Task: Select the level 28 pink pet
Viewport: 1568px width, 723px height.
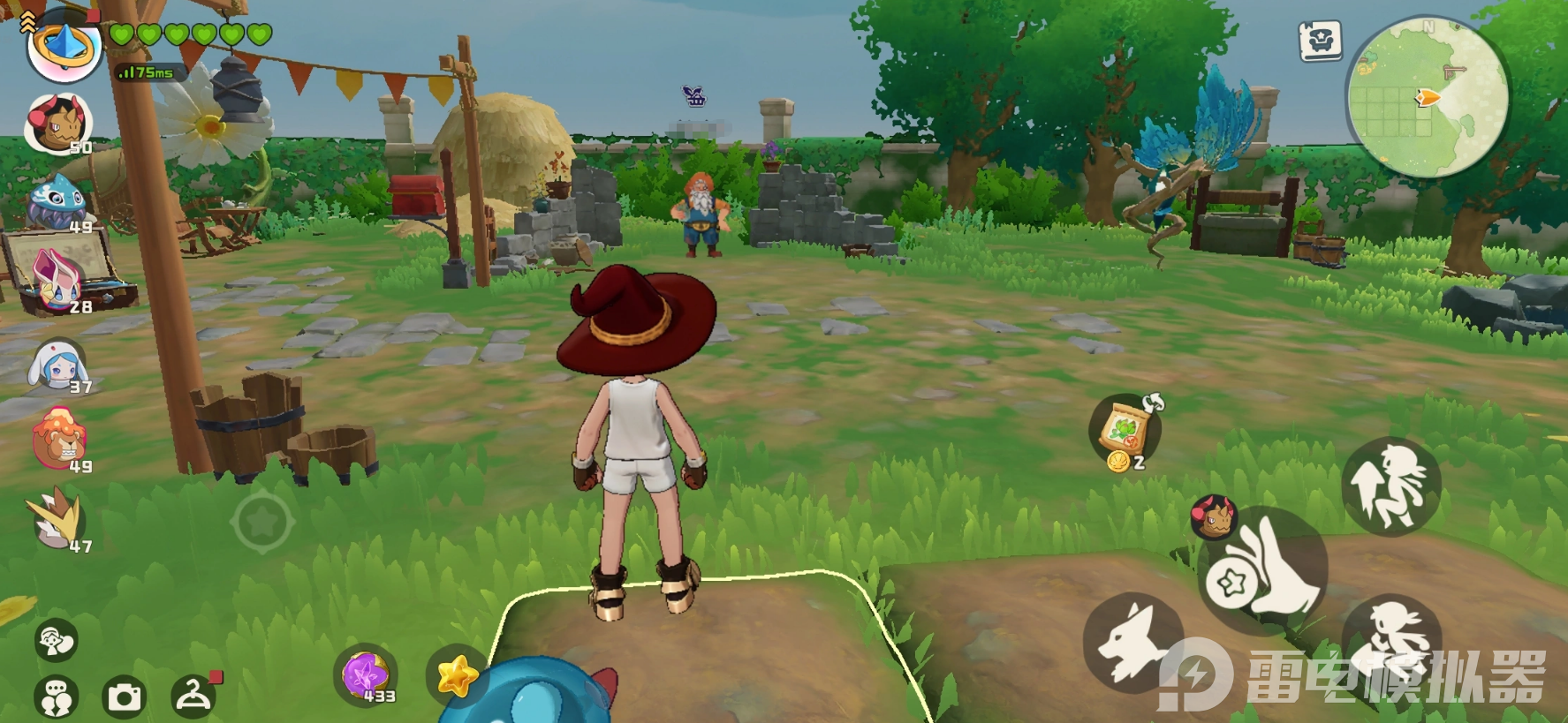Action: (x=58, y=281)
